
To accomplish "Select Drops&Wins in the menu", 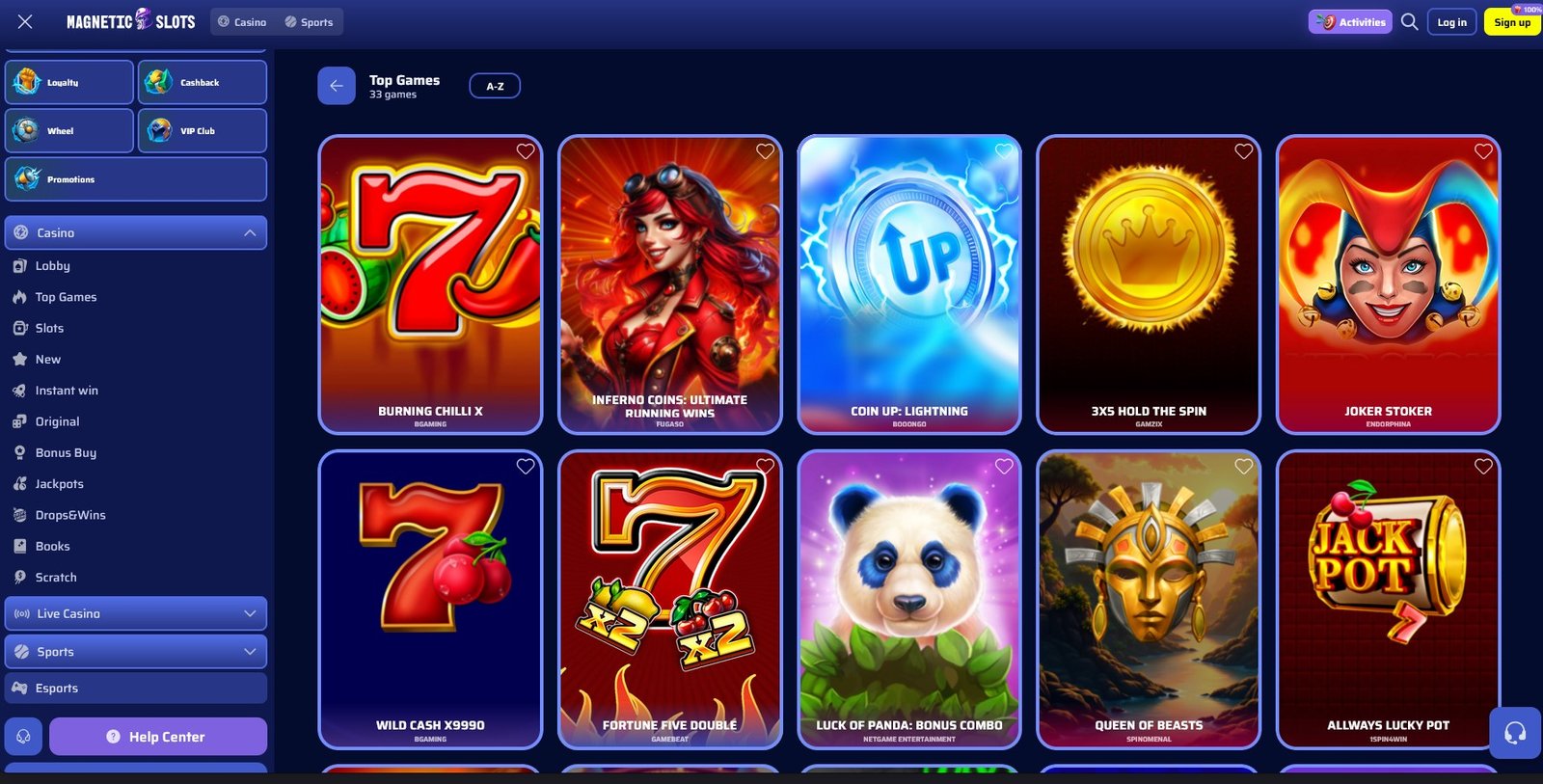I will point(71,514).
